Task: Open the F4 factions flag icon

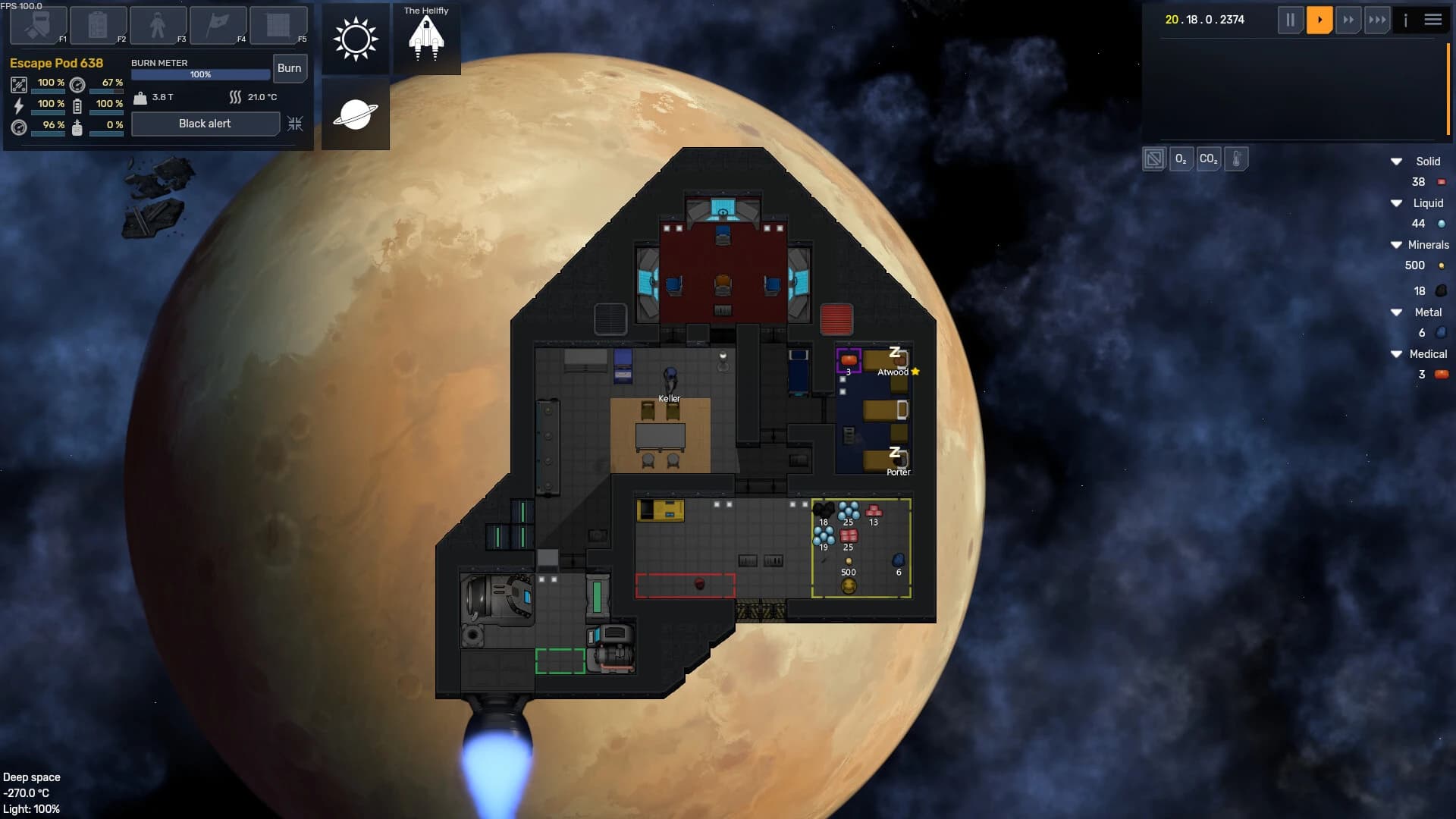Action: pos(217,25)
